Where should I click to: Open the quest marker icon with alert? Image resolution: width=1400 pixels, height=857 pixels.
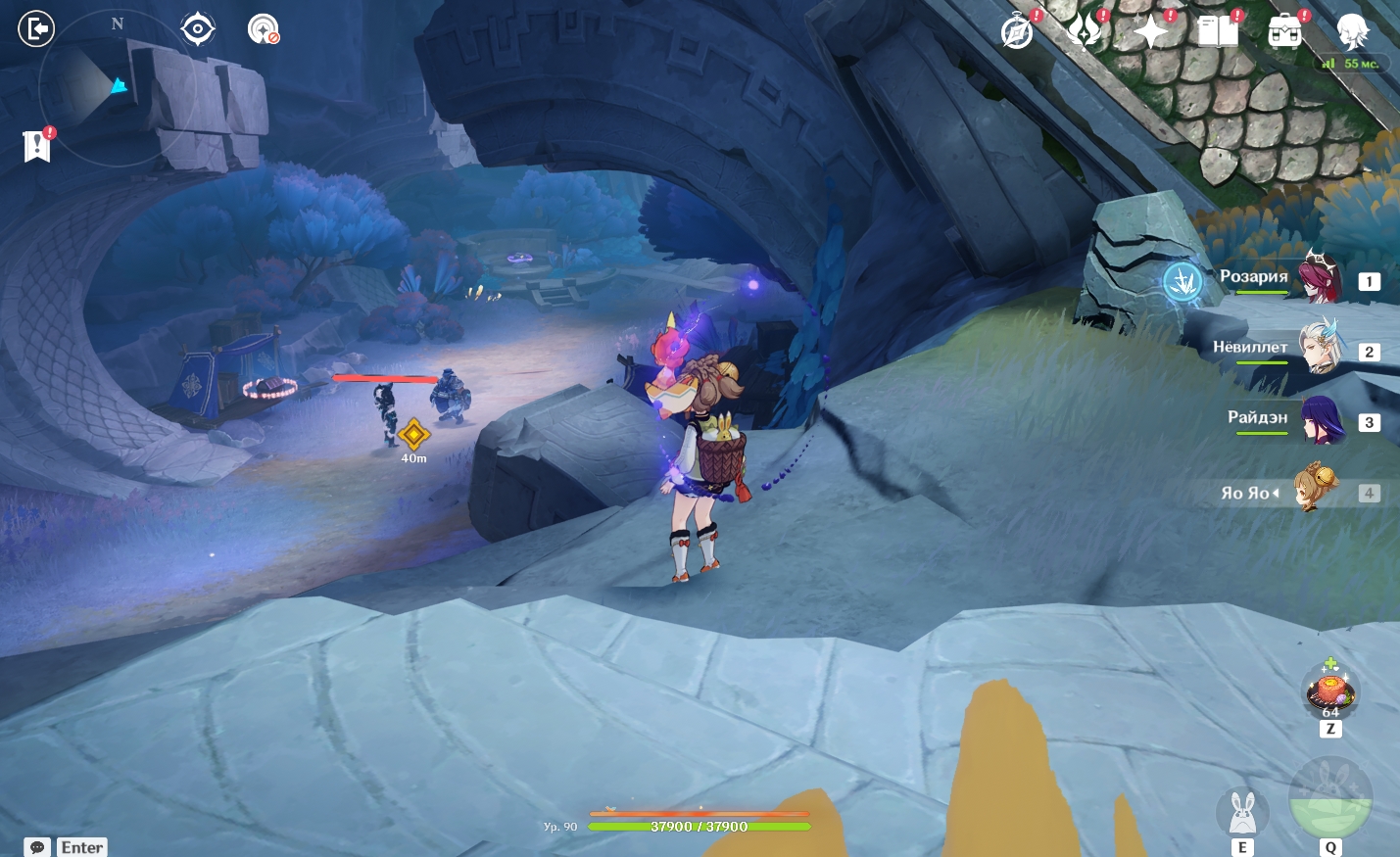[x=37, y=146]
